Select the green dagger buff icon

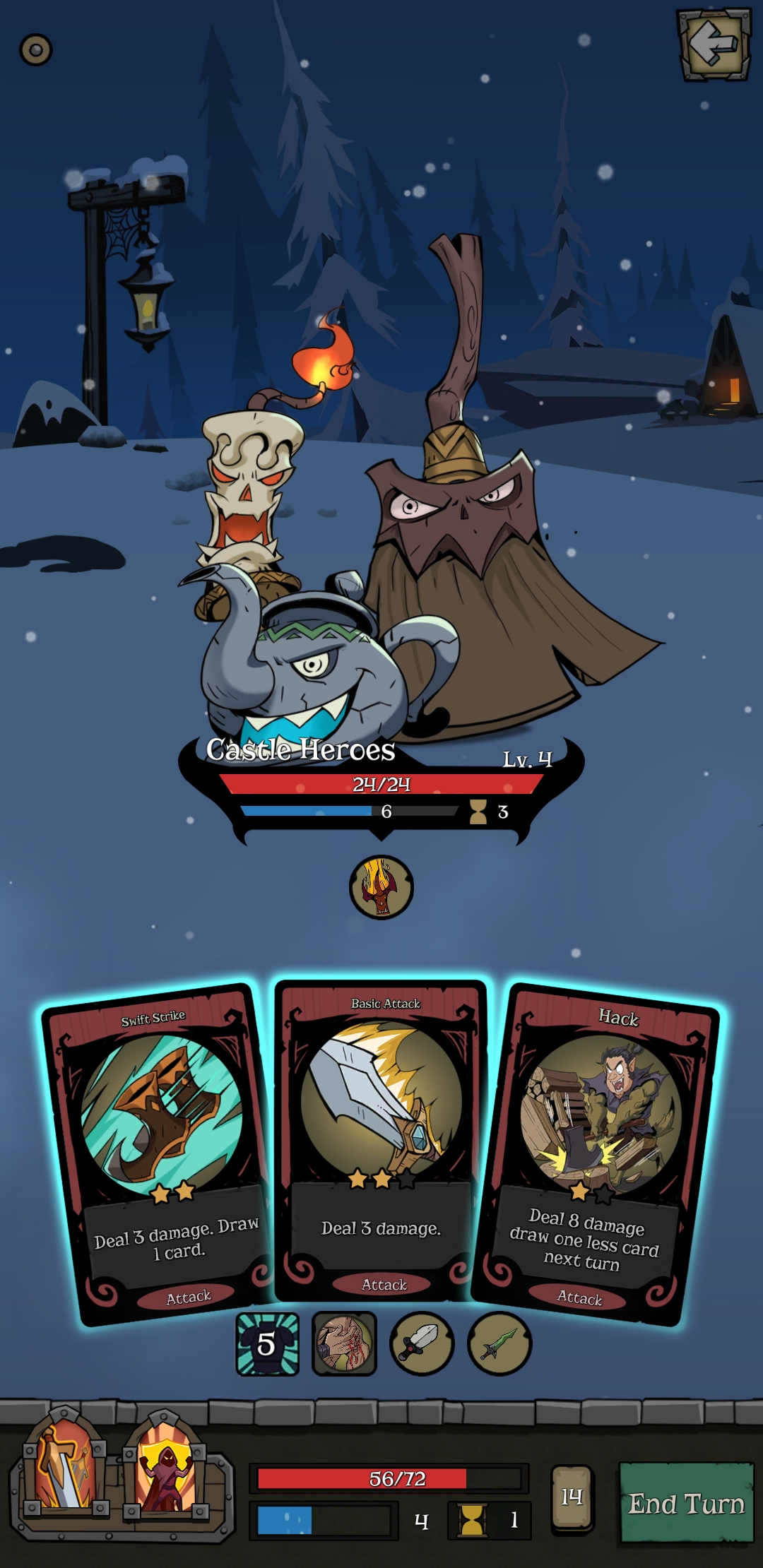[499, 1344]
